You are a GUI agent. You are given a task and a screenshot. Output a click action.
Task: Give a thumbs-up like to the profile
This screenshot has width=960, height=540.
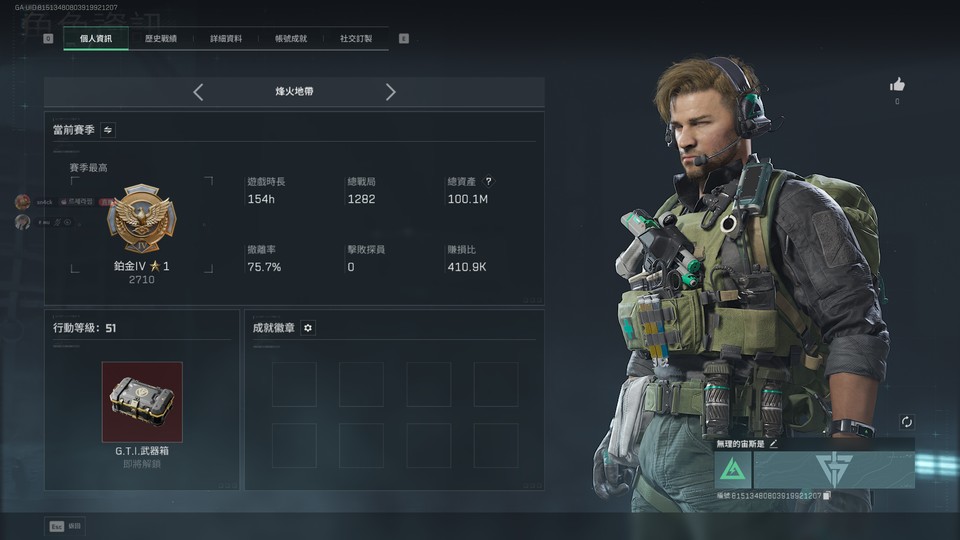897,85
